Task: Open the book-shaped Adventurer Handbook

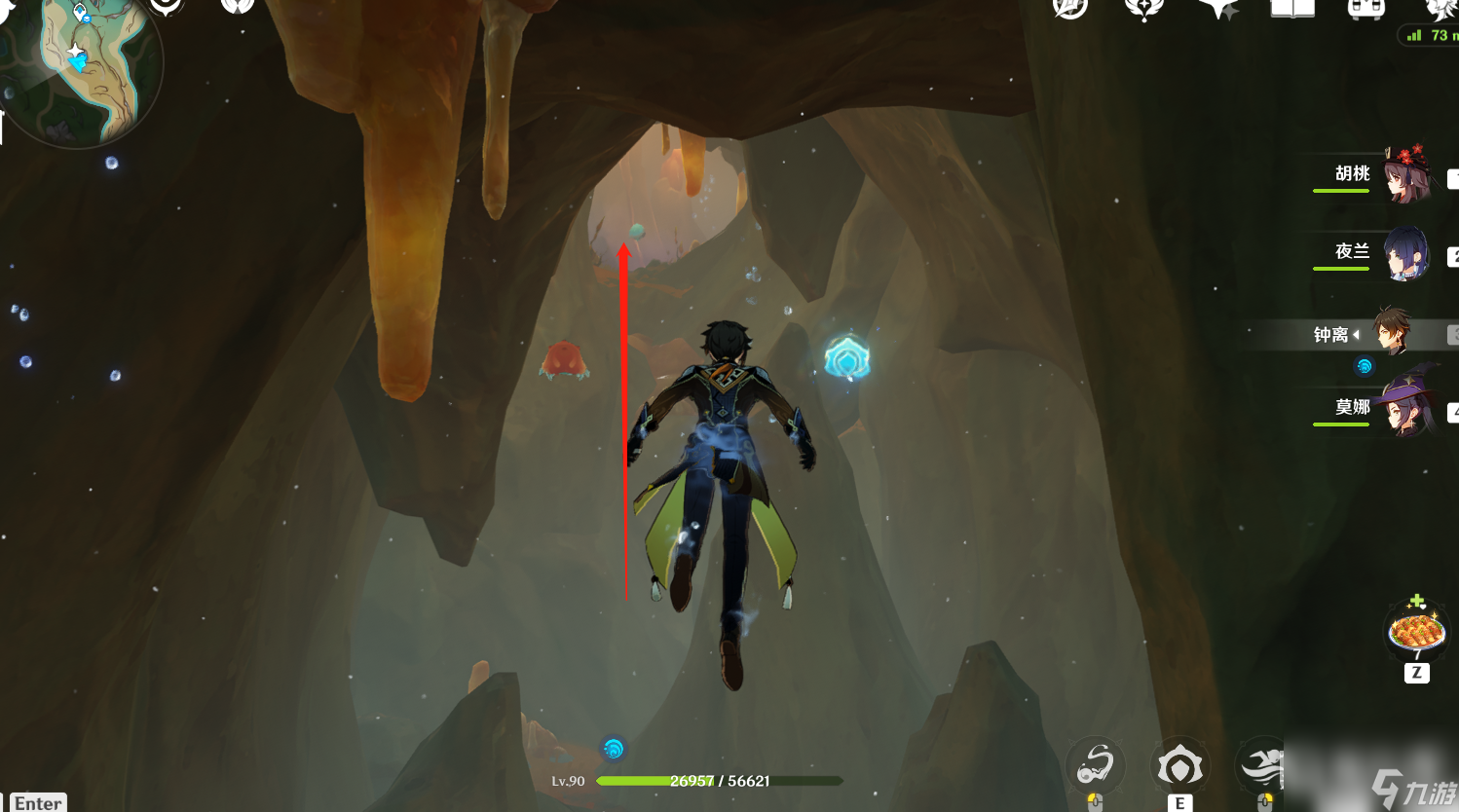Action: point(1292,9)
